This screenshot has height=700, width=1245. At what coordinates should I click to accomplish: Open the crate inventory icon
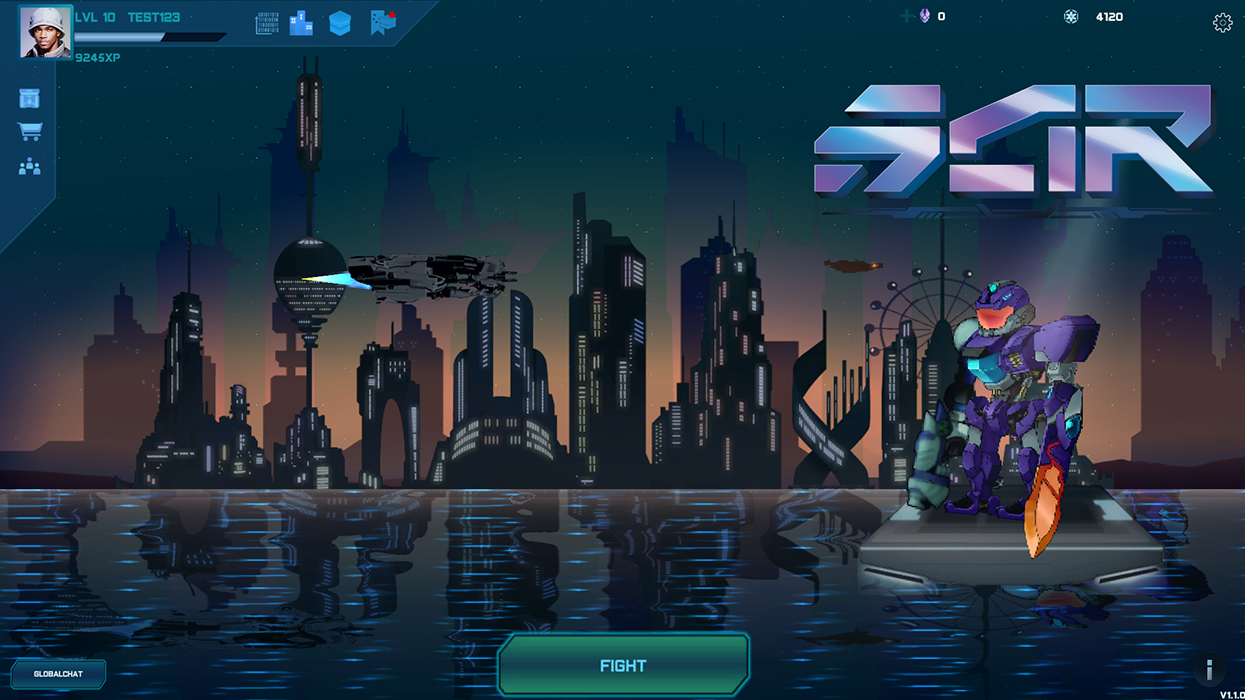pos(29,98)
